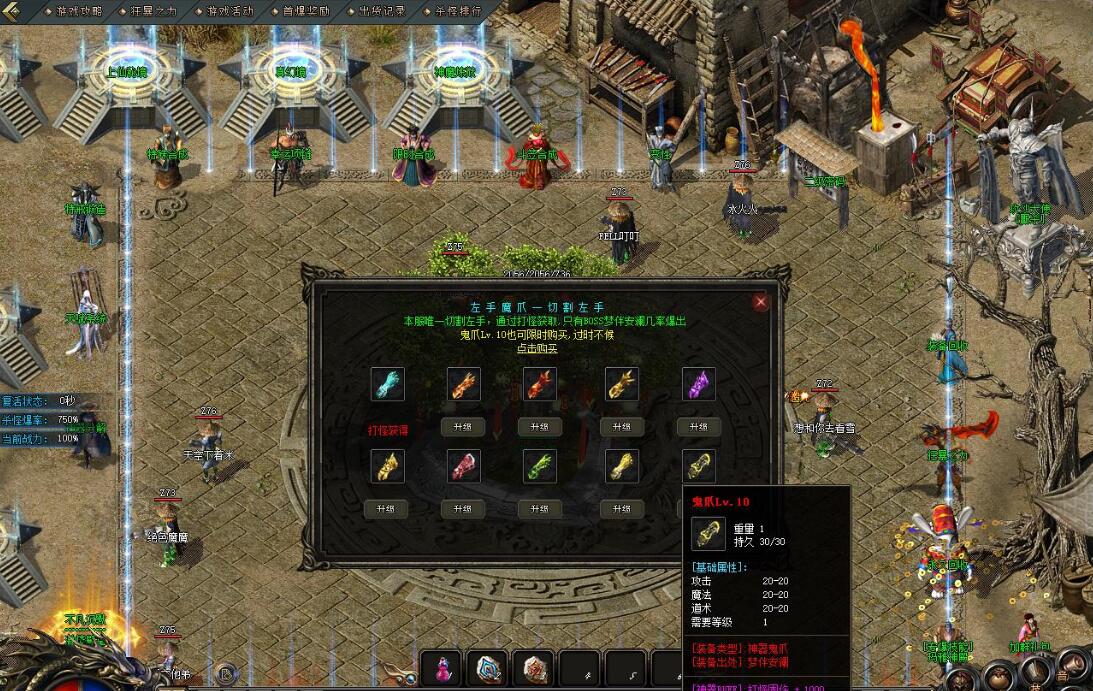Close the 左手魔爪 upgrade window
The image size is (1093, 691).
(761, 301)
